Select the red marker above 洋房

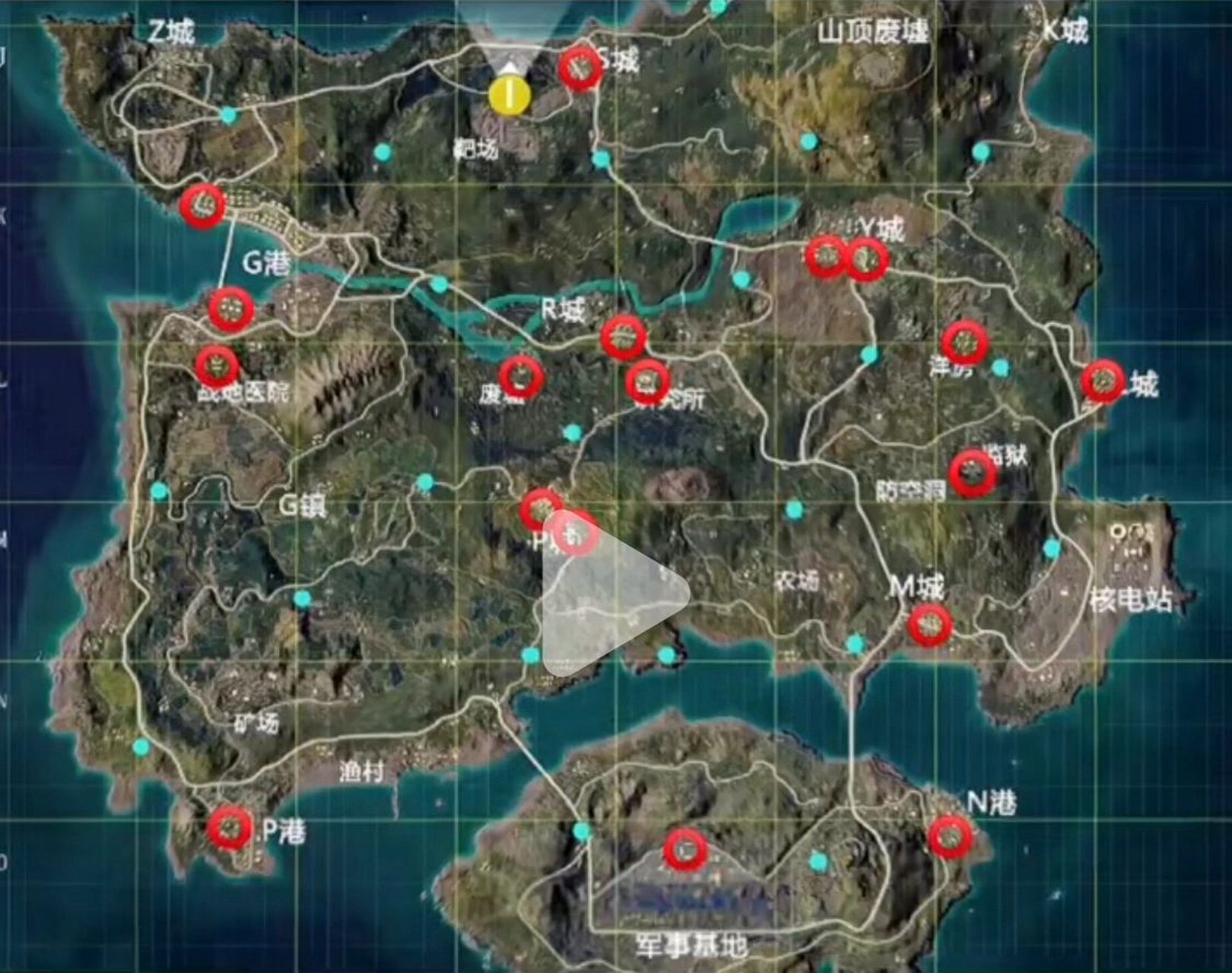pyautogui.click(x=964, y=344)
